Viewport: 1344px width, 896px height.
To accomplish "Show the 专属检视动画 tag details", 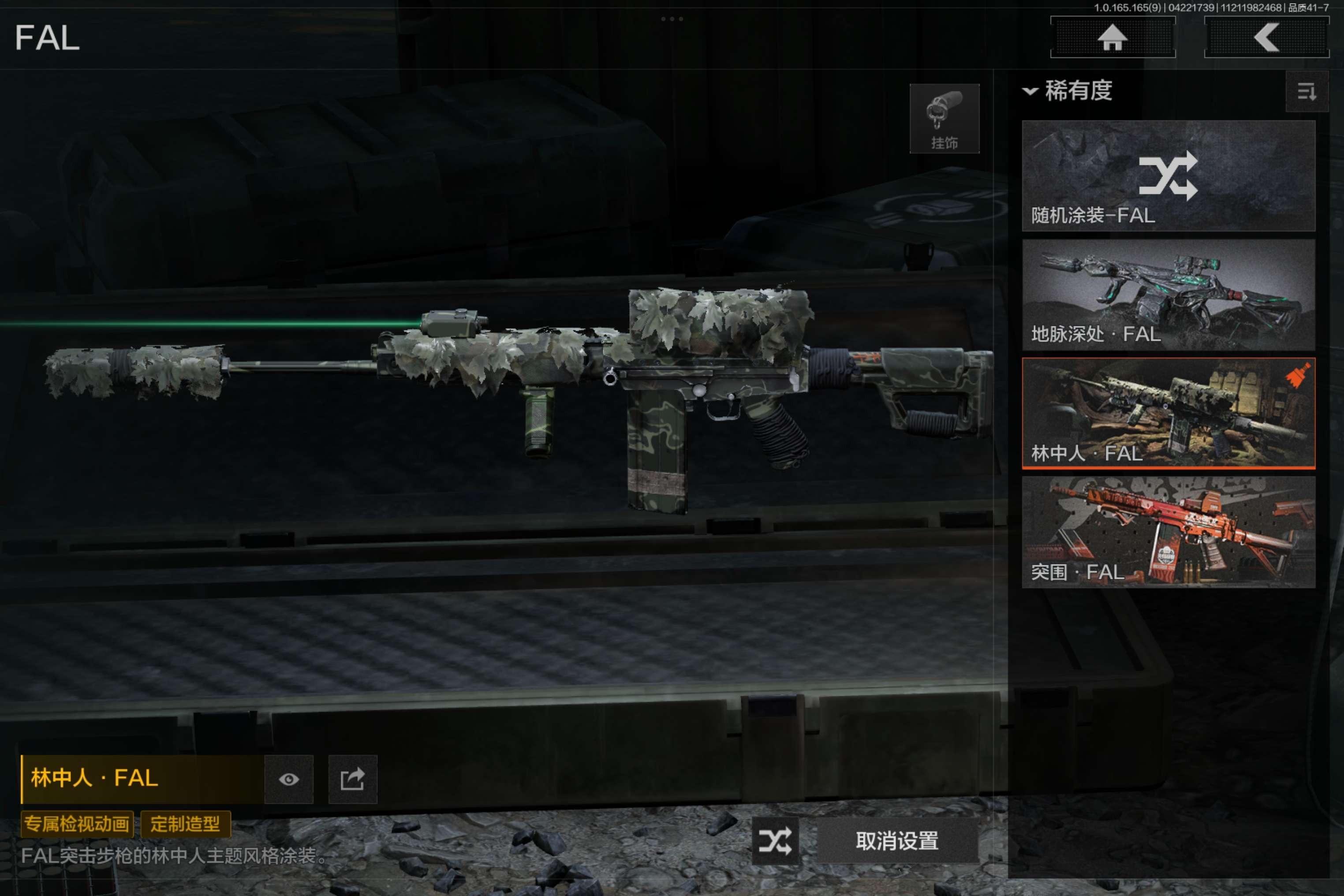I will [77, 824].
